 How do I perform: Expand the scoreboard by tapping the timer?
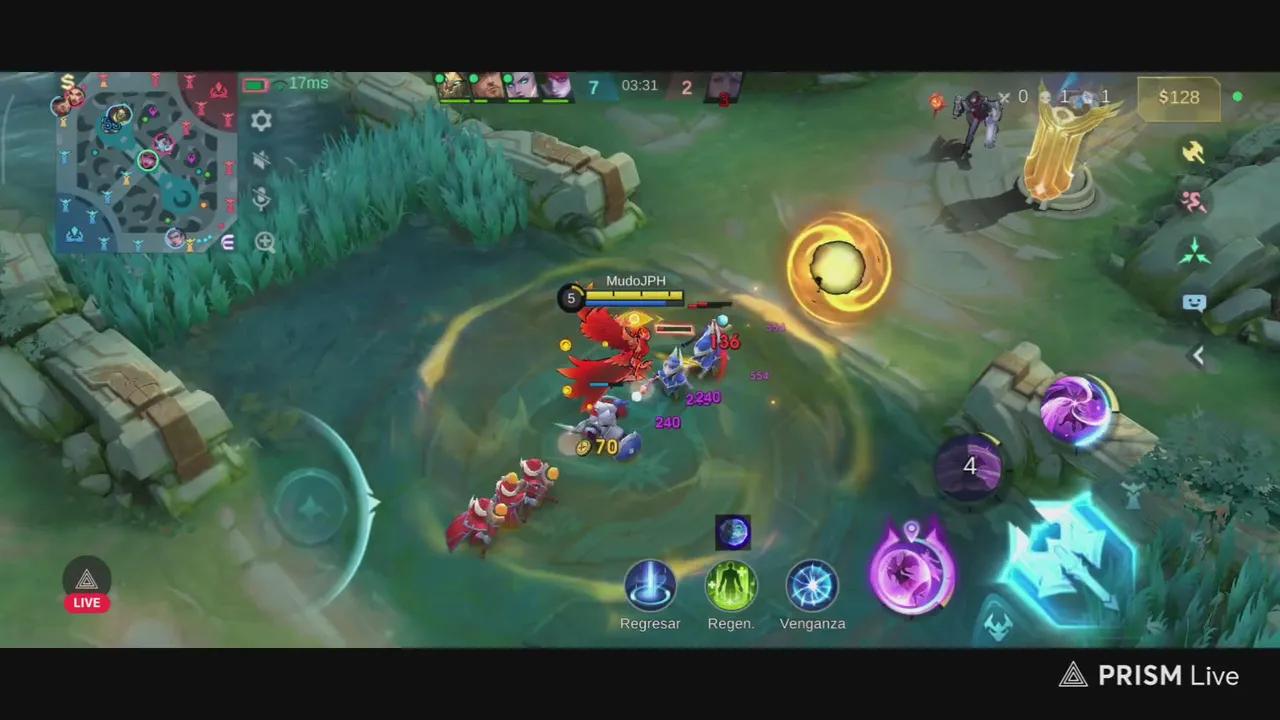(640, 85)
